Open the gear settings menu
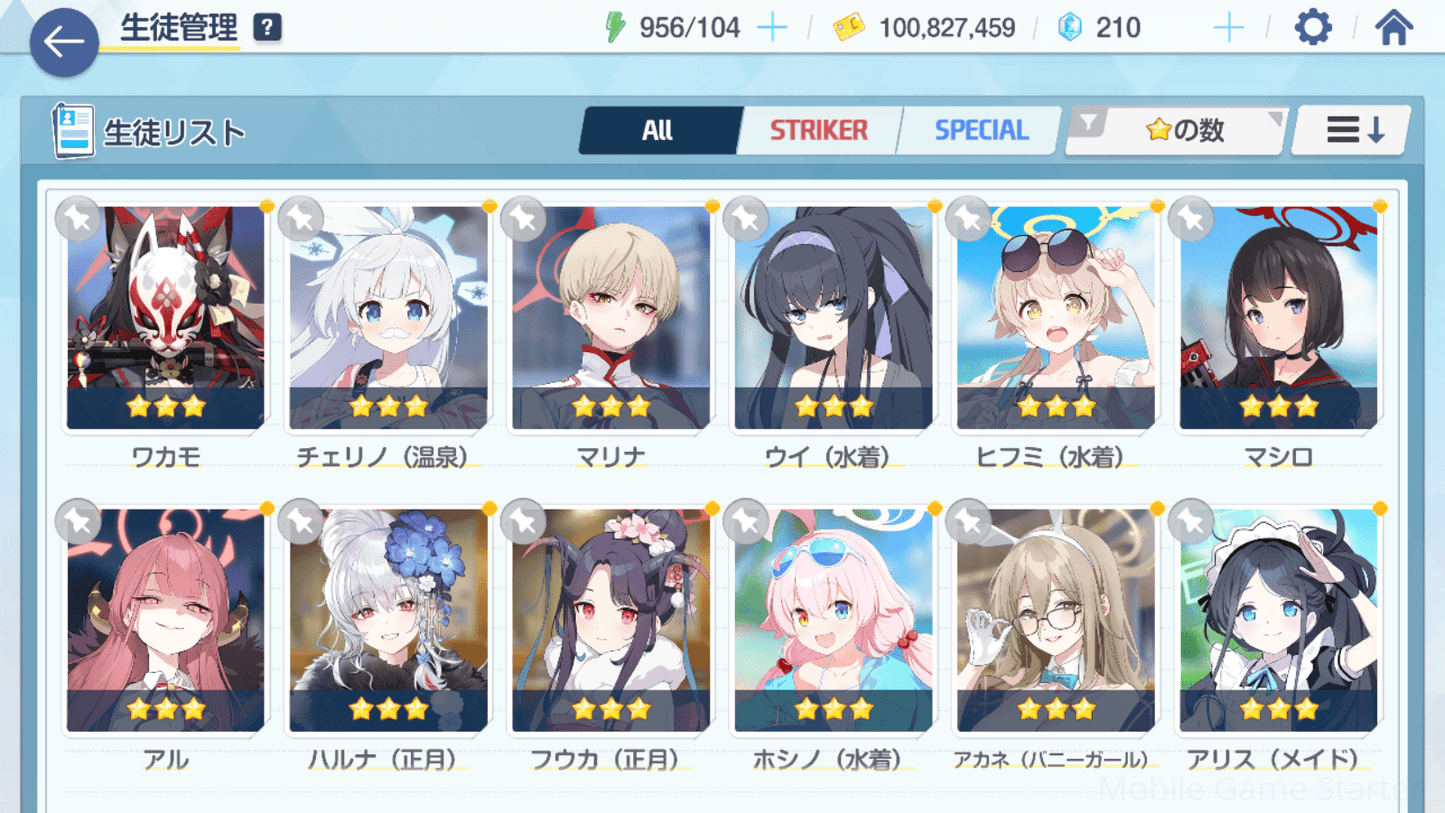 pyautogui.click(x=1312, y=27)
